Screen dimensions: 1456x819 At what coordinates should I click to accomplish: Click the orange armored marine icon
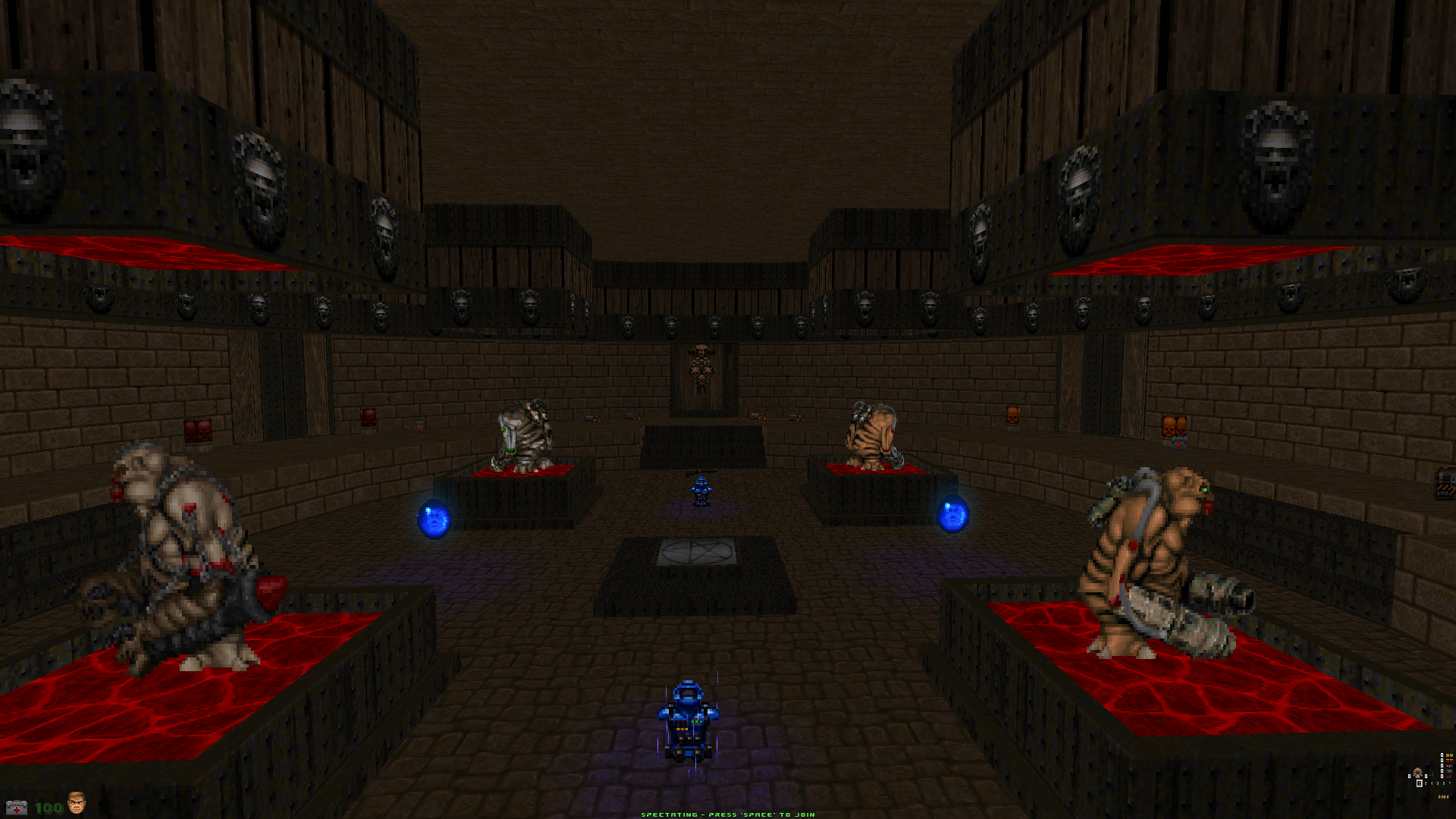tap(1417, 773)
